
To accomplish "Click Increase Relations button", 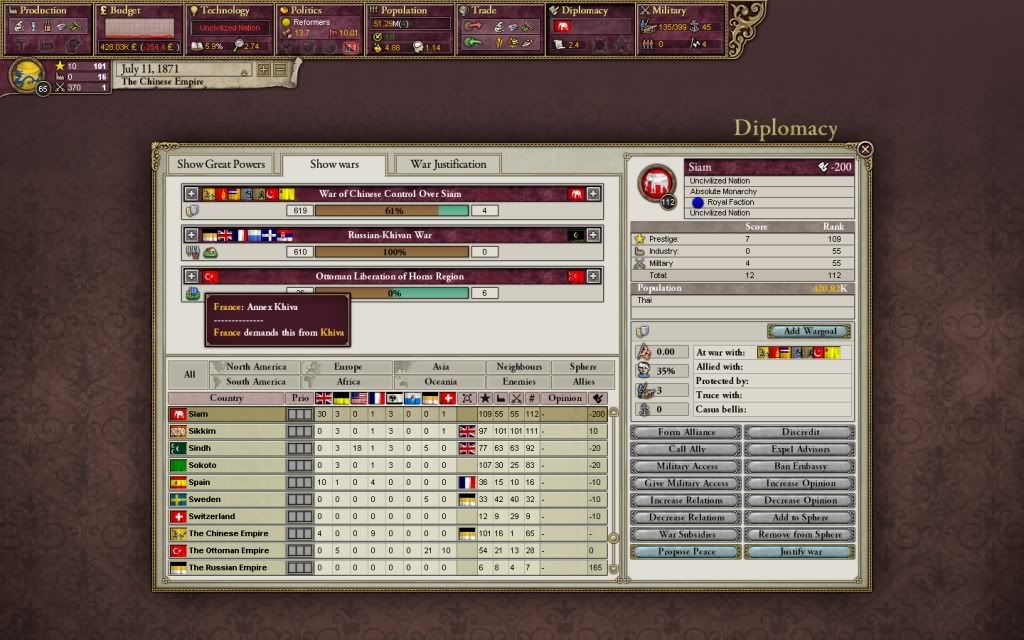I will click(x=686, y=500).
